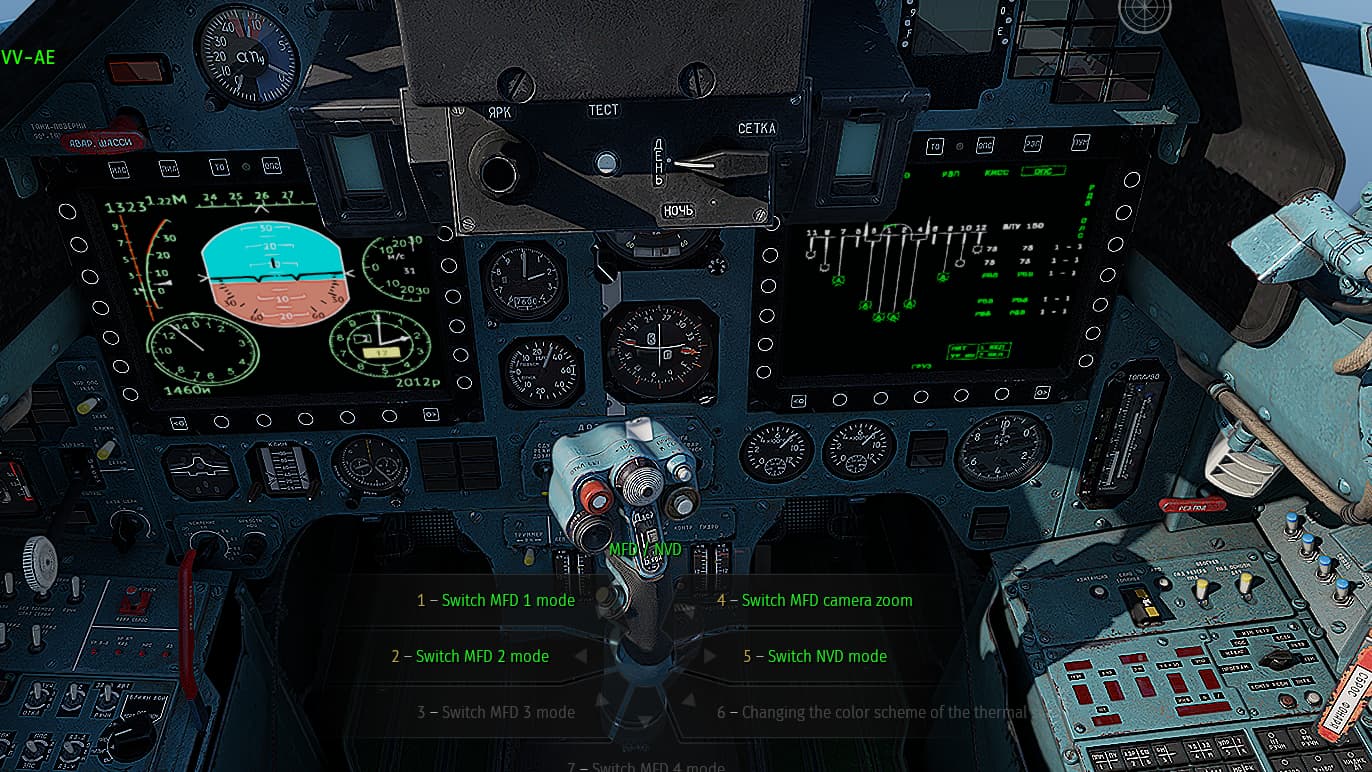Select the Switch MFD 1 mode option
The height and width of the screenshot is (772, 1372).
point(496,600)
